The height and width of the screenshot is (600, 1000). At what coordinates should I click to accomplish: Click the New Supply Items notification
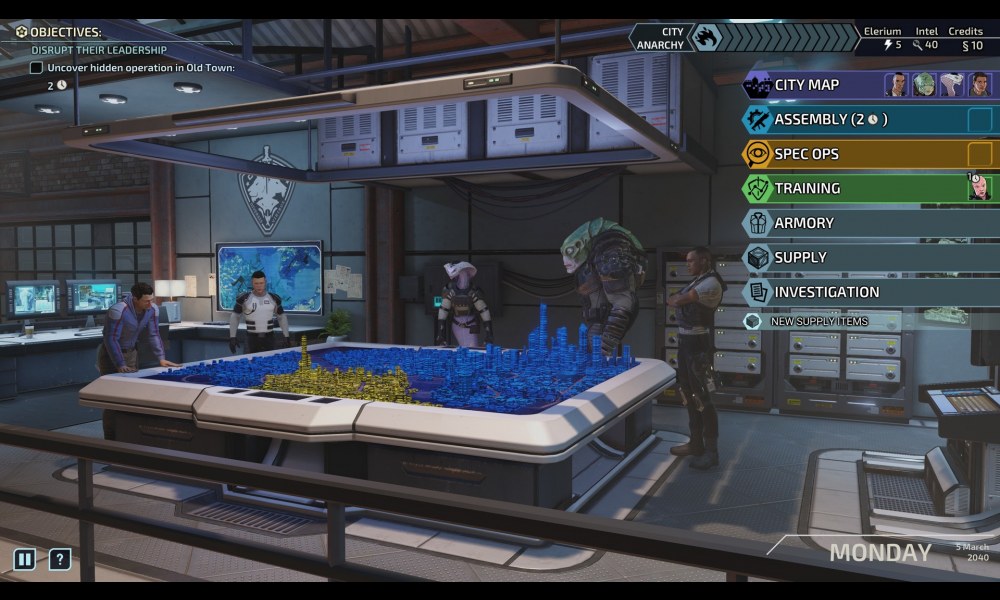pos(818,321)
